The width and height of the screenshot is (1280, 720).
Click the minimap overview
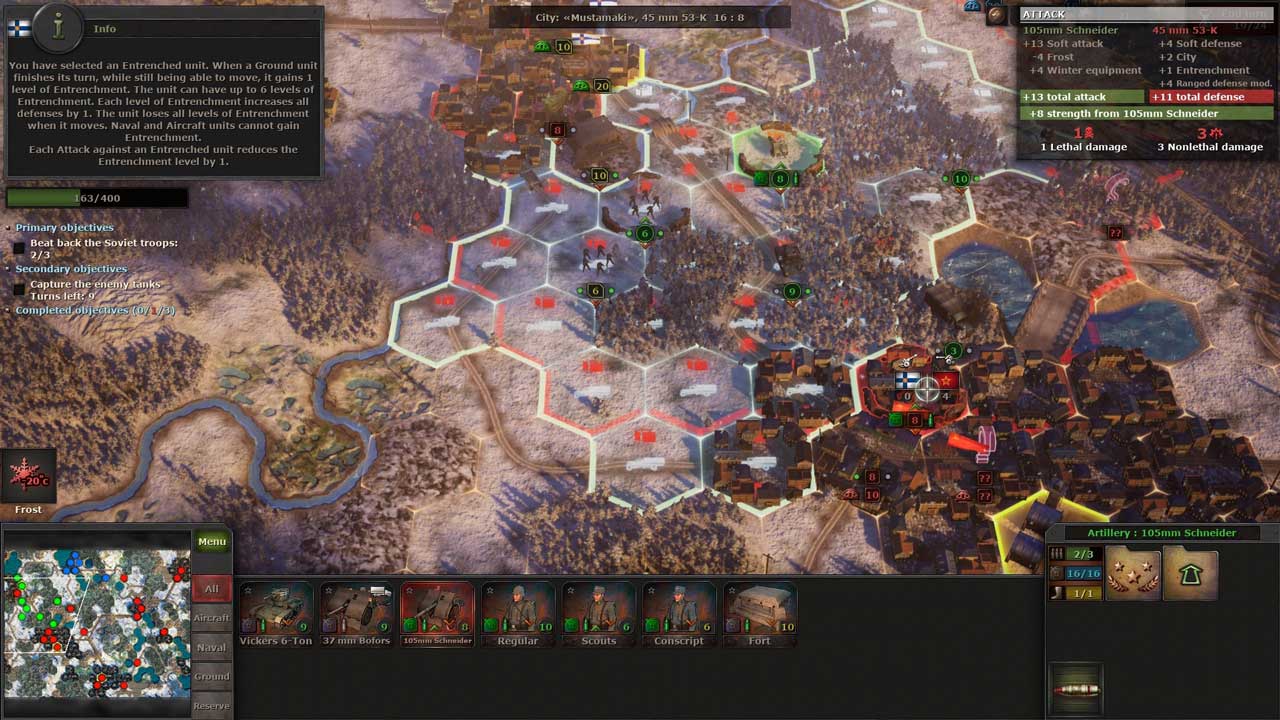click(96, 623)
